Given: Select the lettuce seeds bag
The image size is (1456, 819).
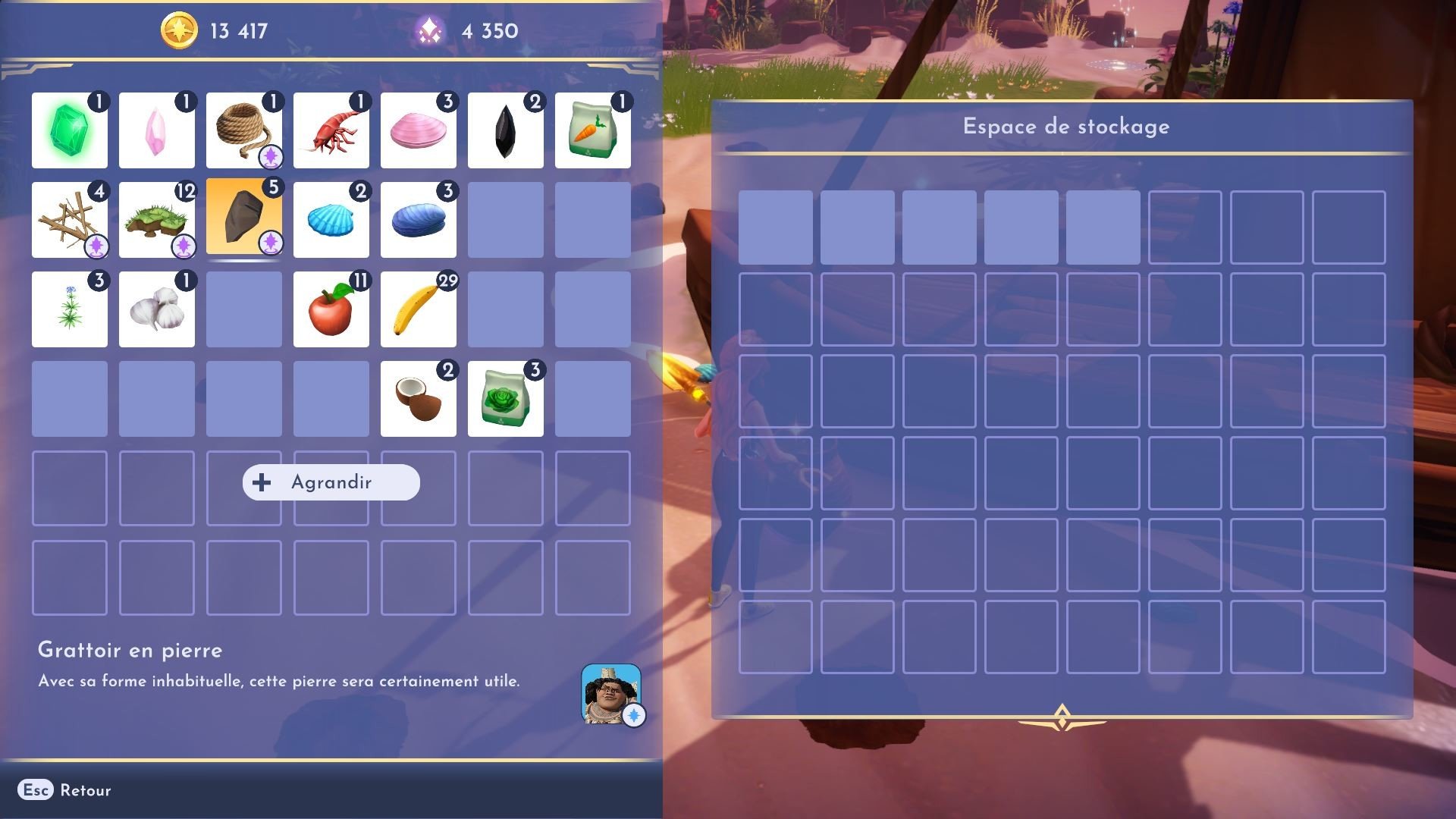Looking at the screenshot, I should coord(505,398).
